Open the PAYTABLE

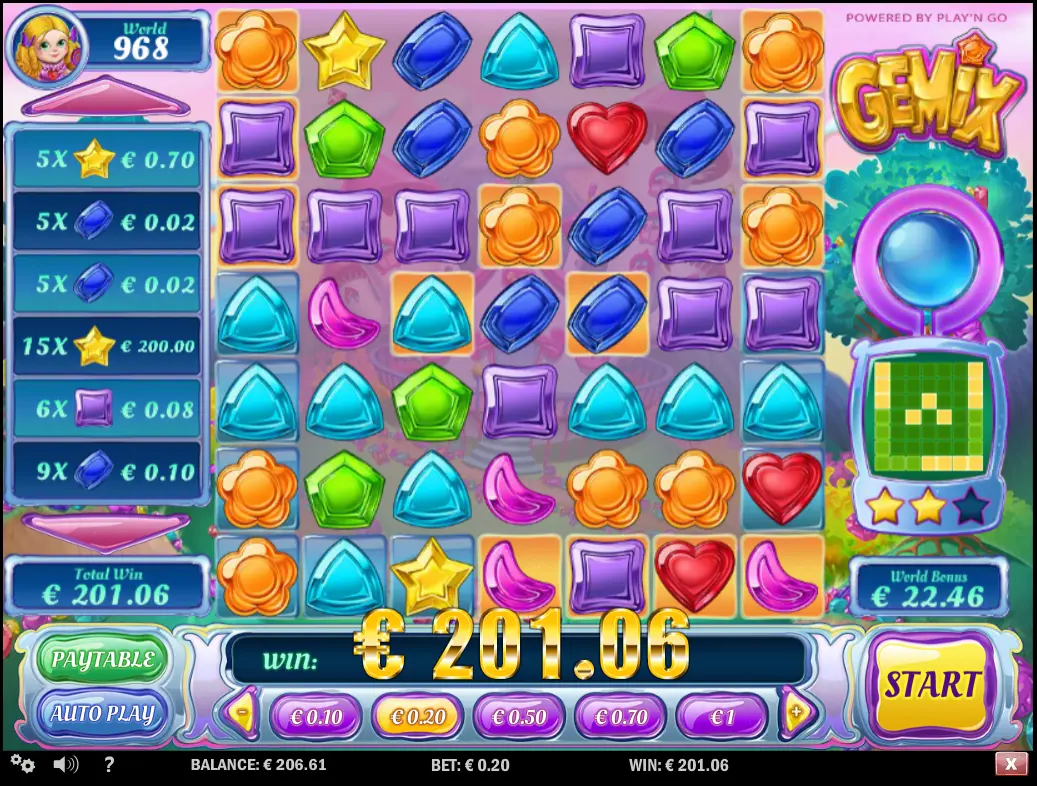[x=103, y=660]
